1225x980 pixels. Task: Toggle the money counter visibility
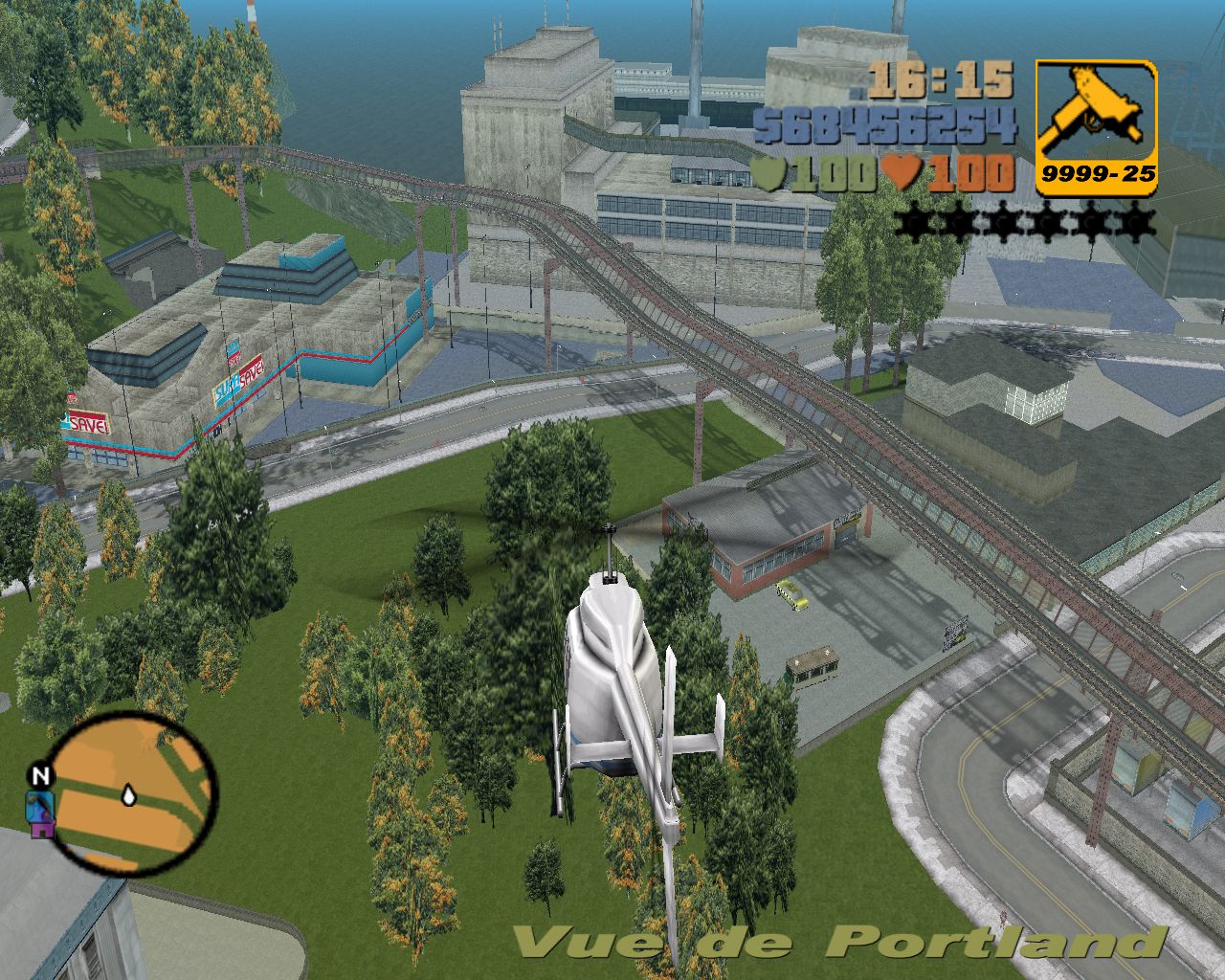pyautogui.click(x=890, y=124)
